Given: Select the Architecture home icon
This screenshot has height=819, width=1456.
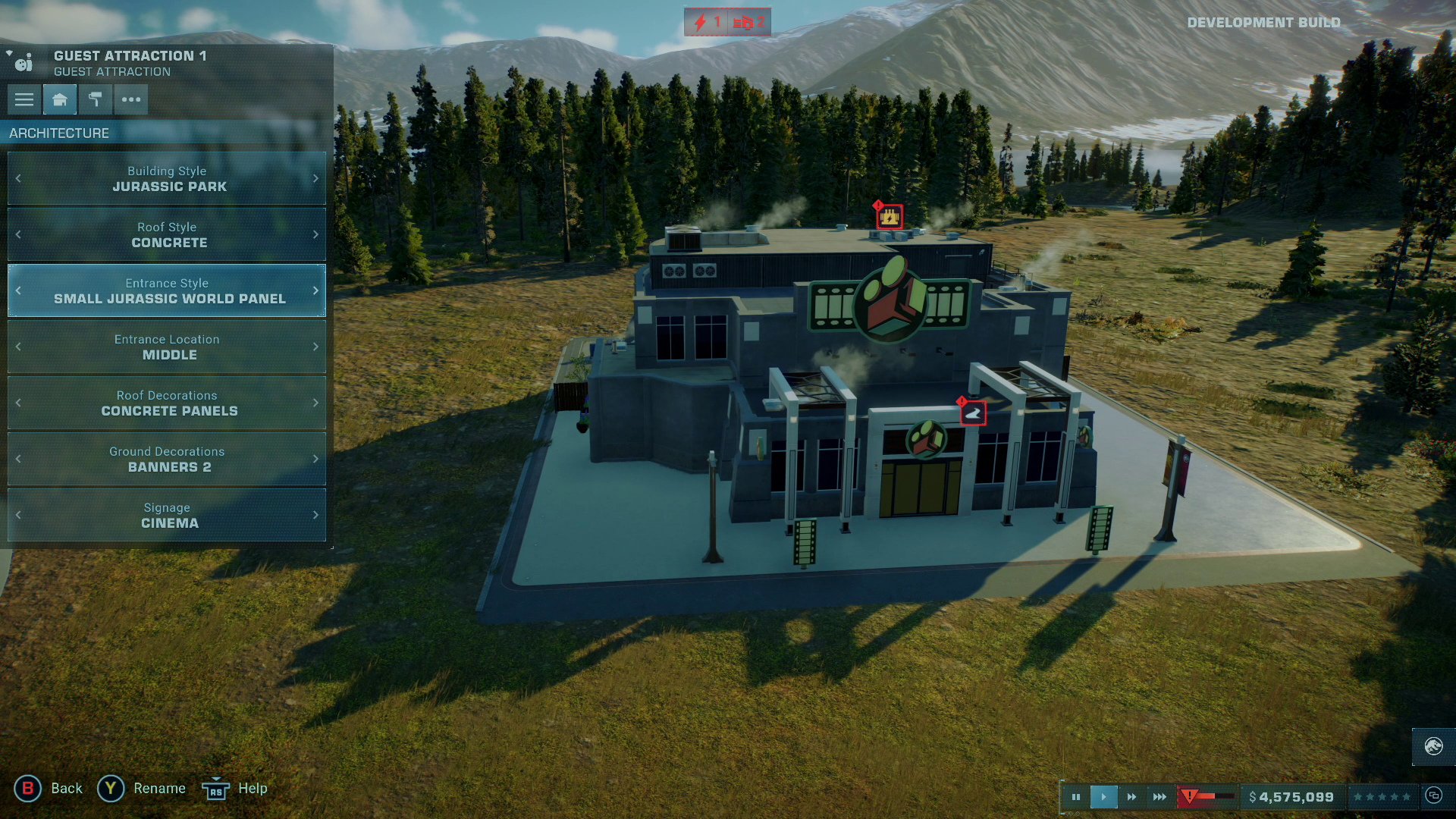Looking at the screenshot, I should [x=59, y=99].
